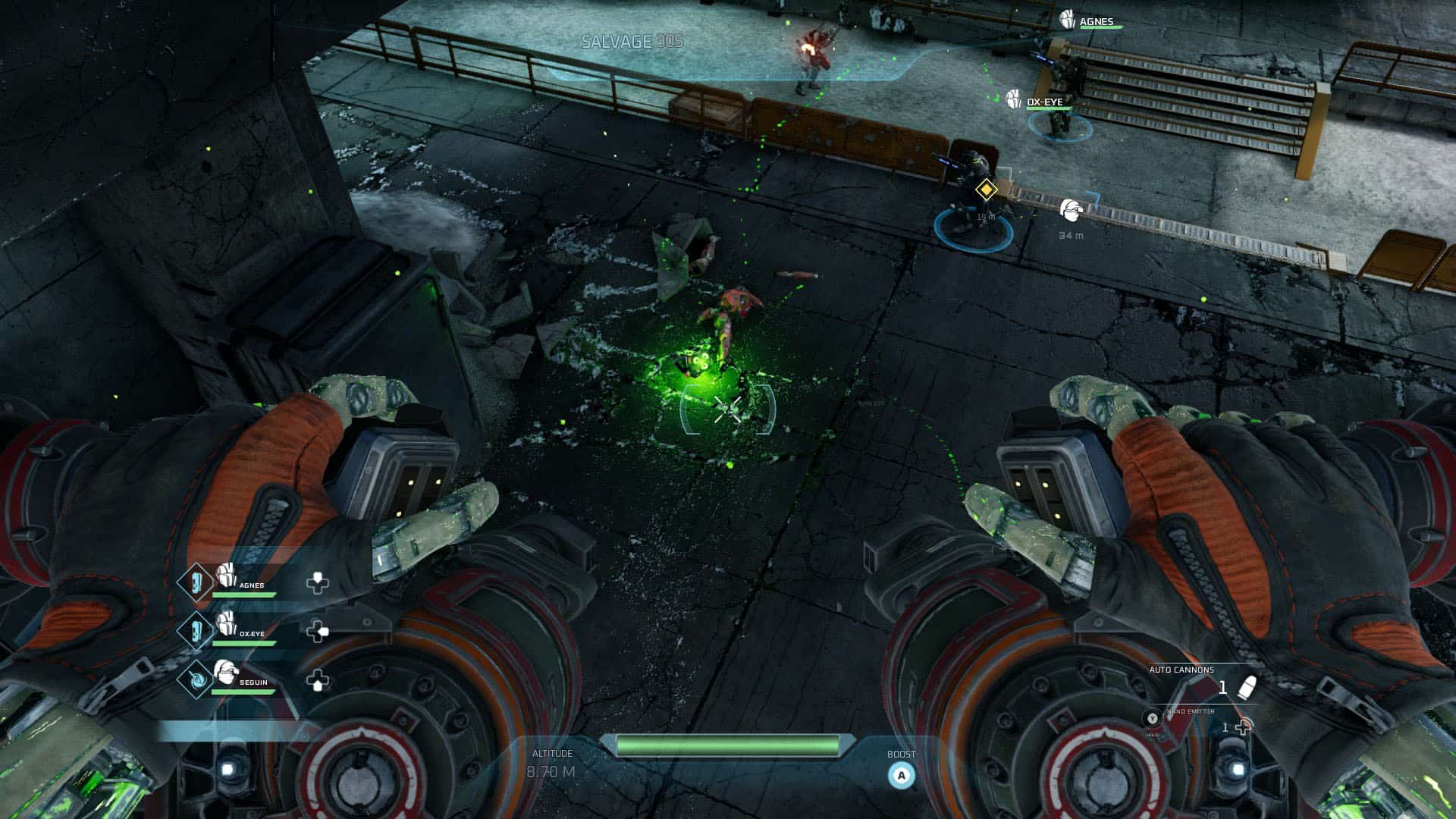Select DX-Eye in the squad list

250,633
